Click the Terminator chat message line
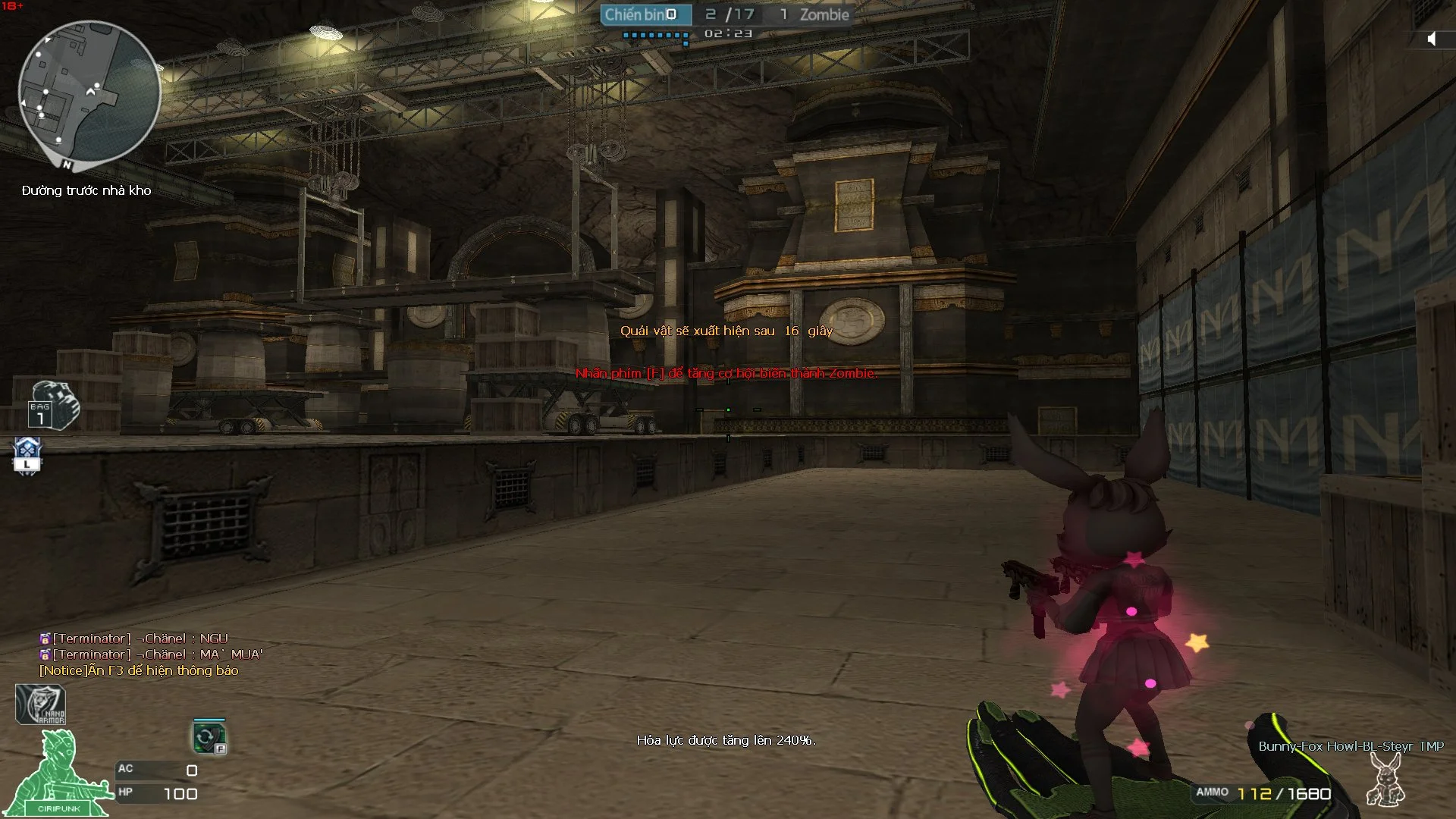The image size is (1456, 819). pos(133,639)
